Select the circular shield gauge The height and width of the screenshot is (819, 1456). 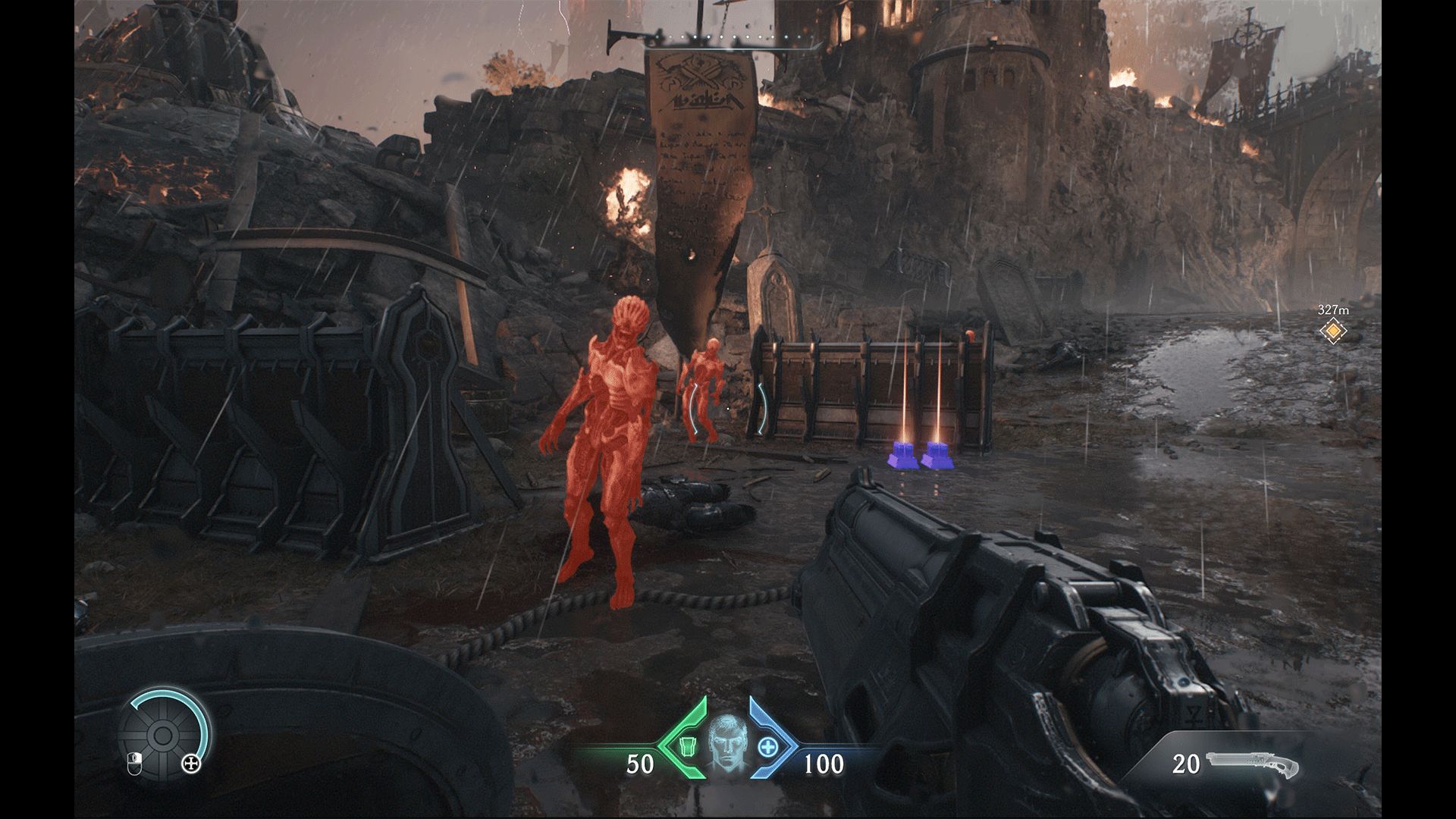click(162, 736)
